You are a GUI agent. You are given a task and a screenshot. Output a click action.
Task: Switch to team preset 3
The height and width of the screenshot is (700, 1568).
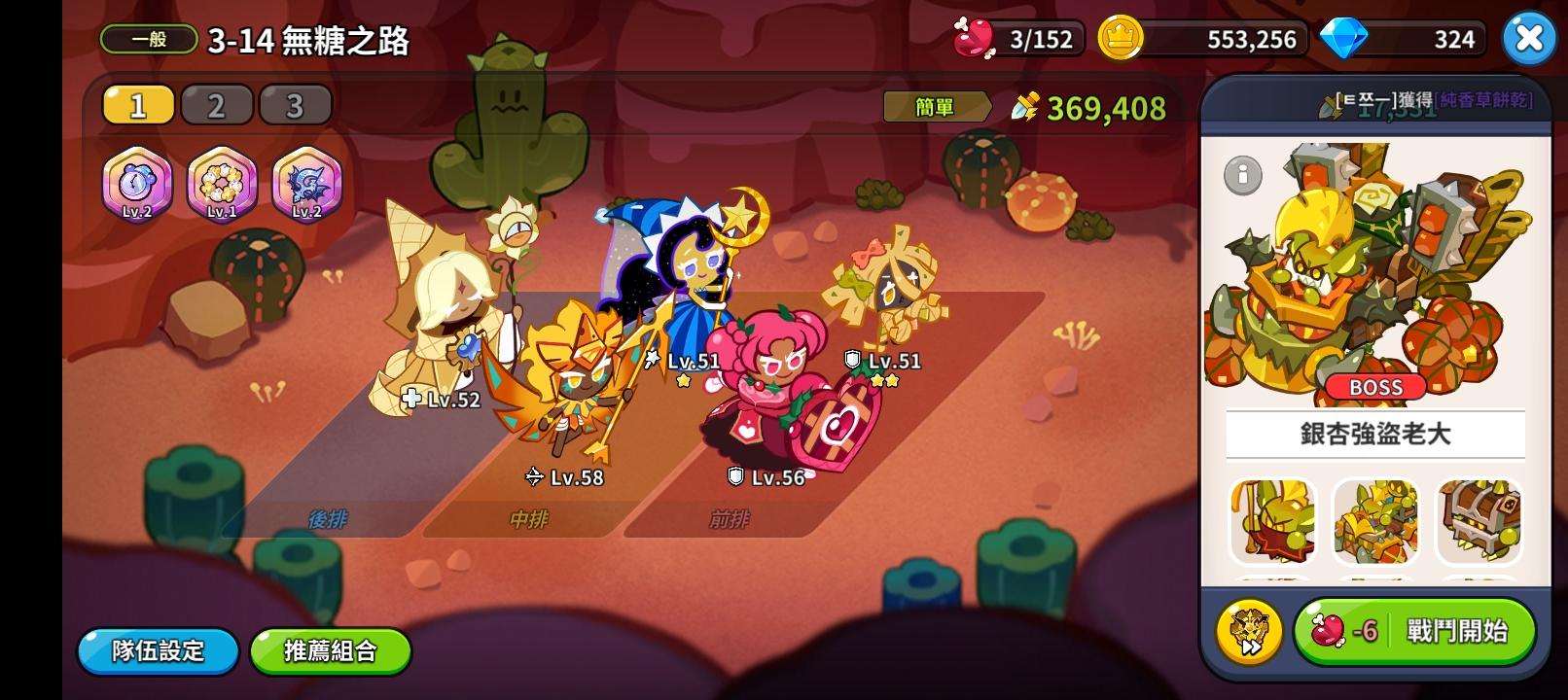click(x=294, y=103)
